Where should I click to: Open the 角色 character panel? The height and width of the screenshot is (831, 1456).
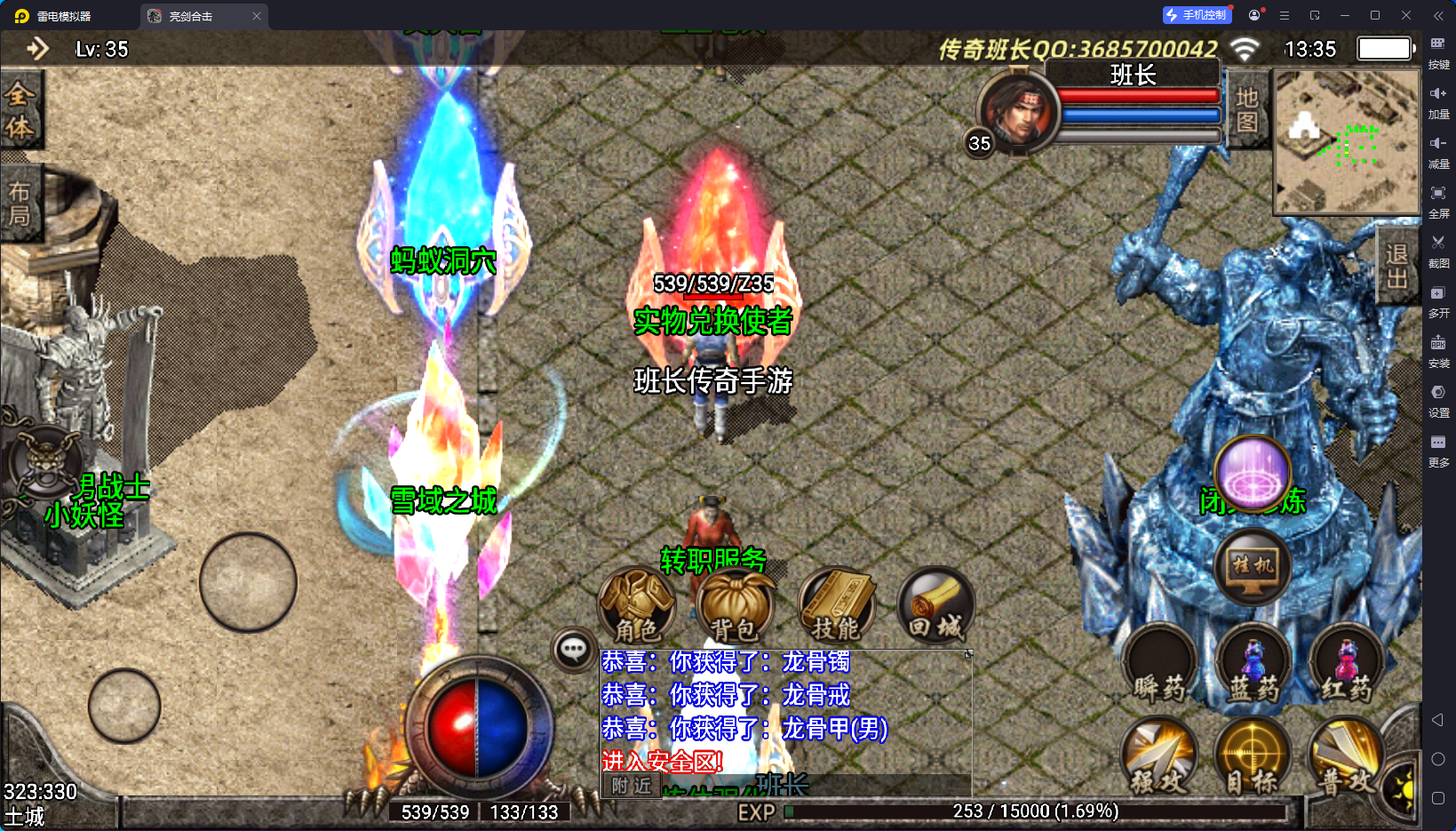636,605
